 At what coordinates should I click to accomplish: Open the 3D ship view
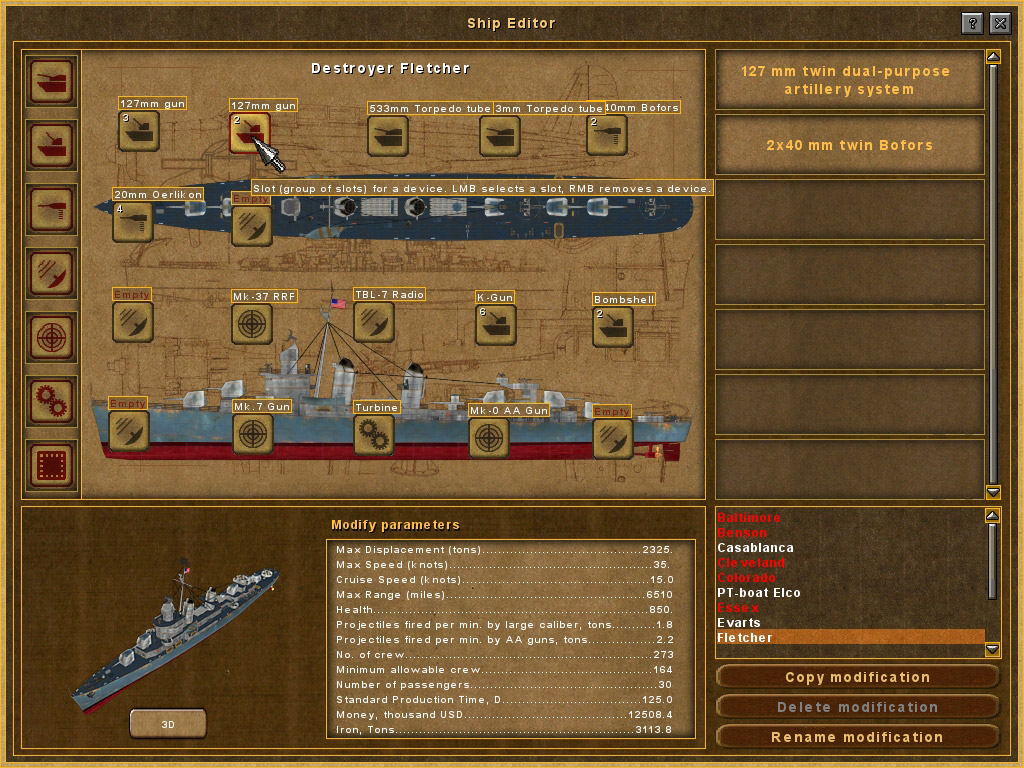pos(168,723)
